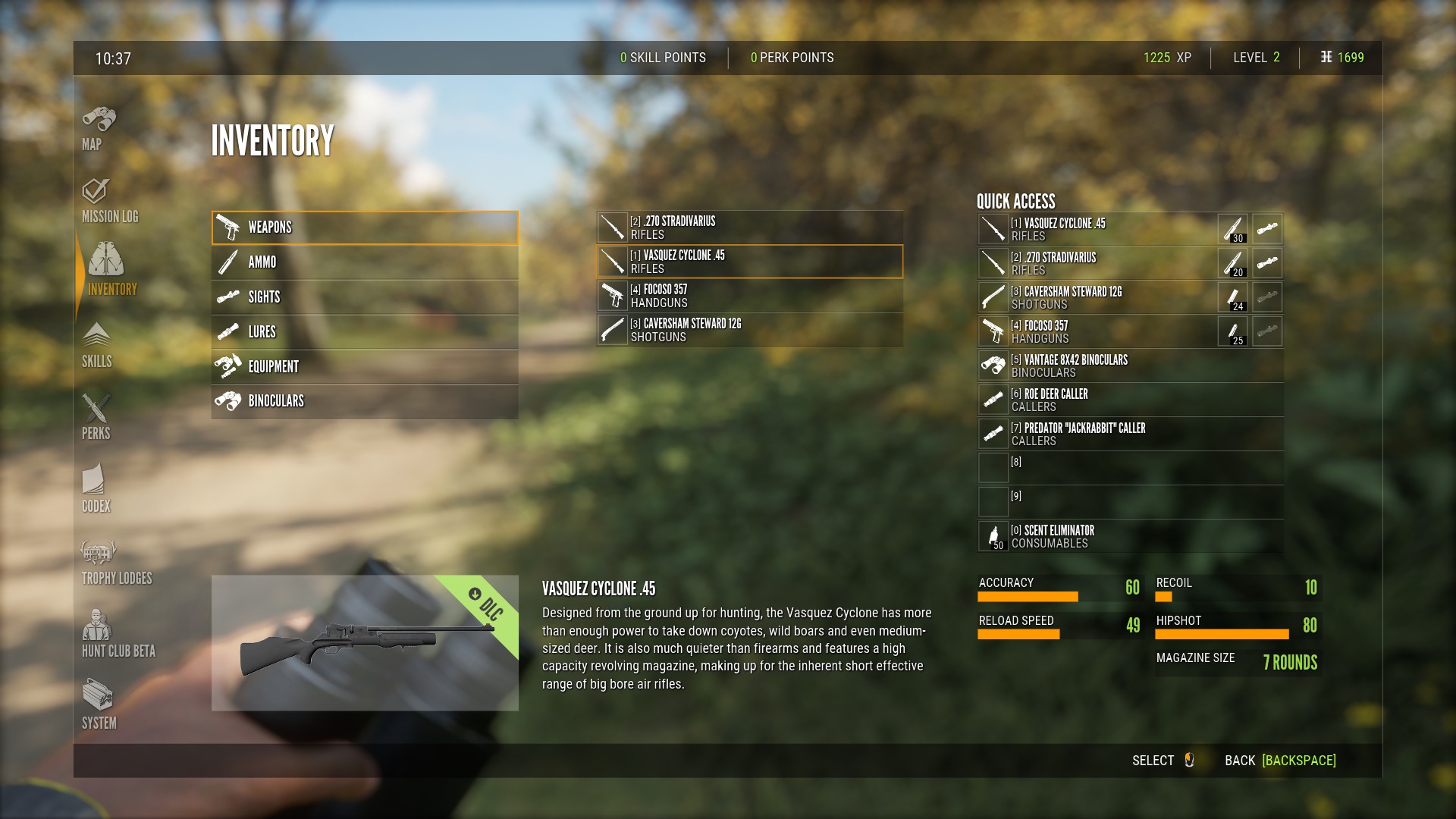Click the Predator Jackrabbit Caller quick slot

[1130, 434]
